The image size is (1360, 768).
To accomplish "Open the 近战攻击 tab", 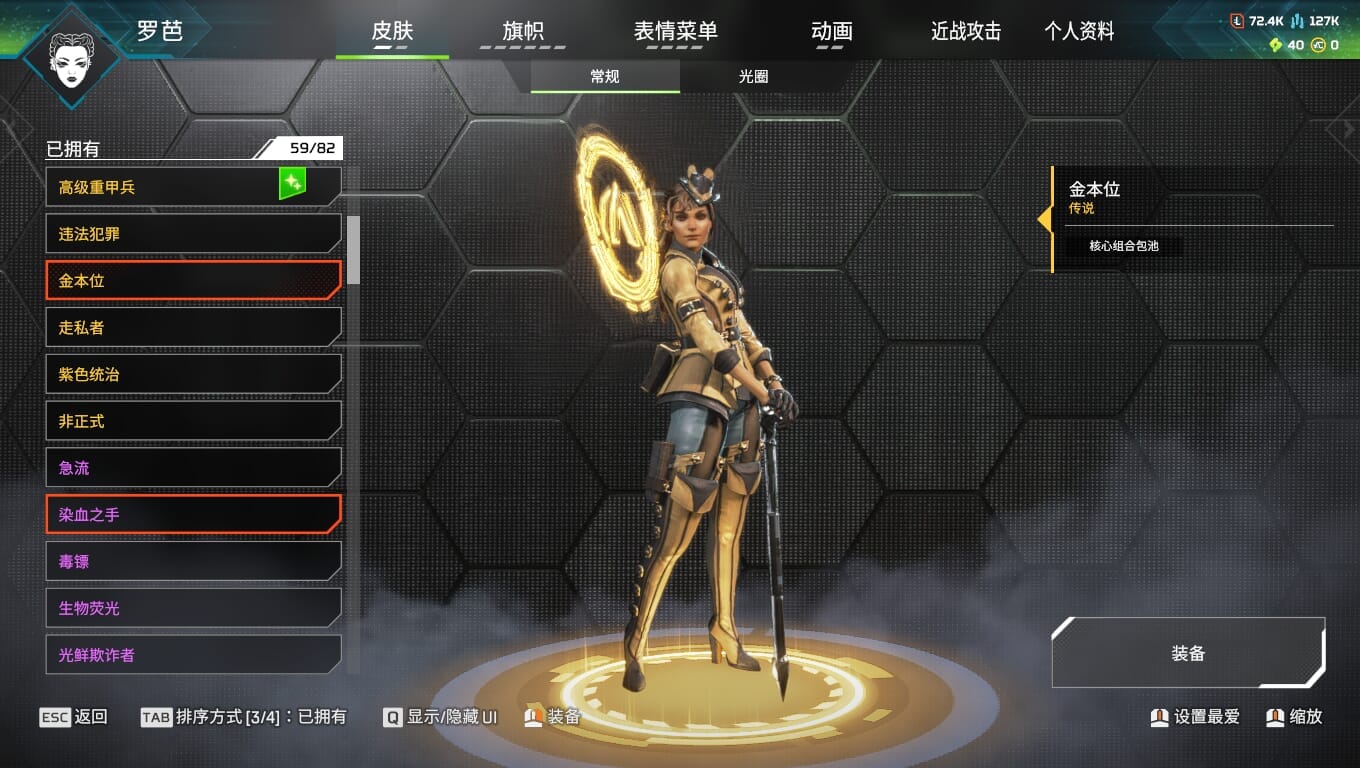I will [x=965, y=32].
